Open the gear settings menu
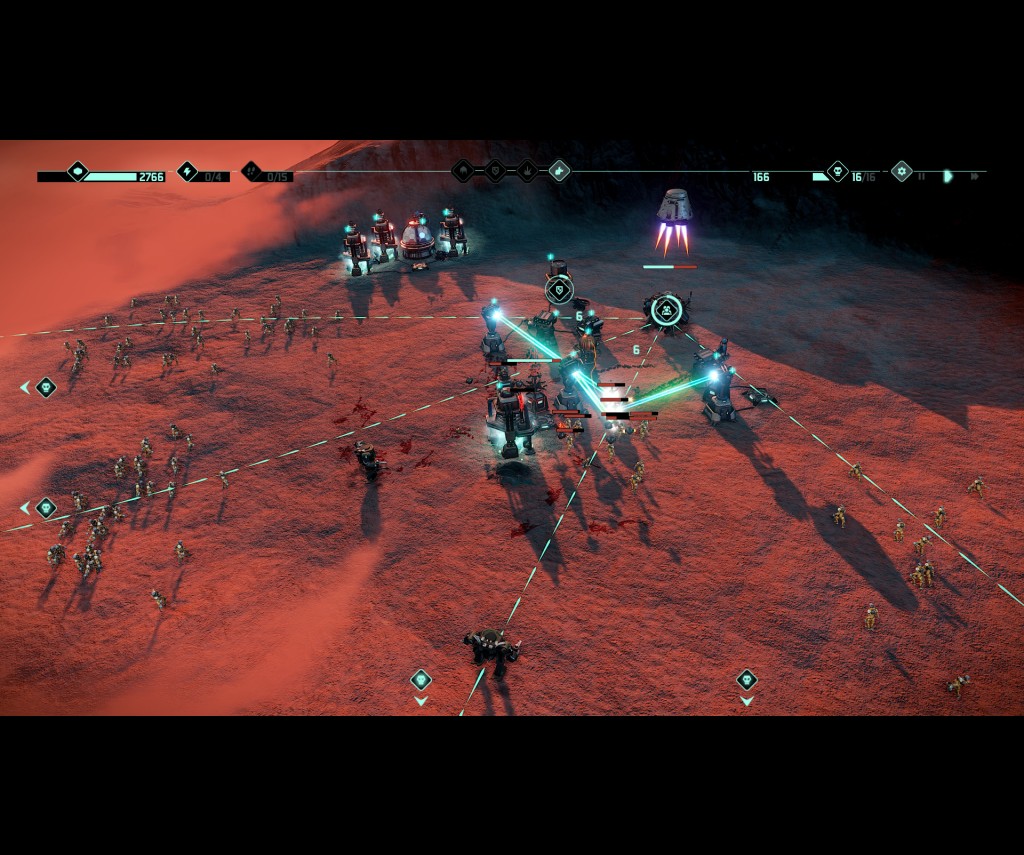This screenshot has height=855, width=1024. 901,172
